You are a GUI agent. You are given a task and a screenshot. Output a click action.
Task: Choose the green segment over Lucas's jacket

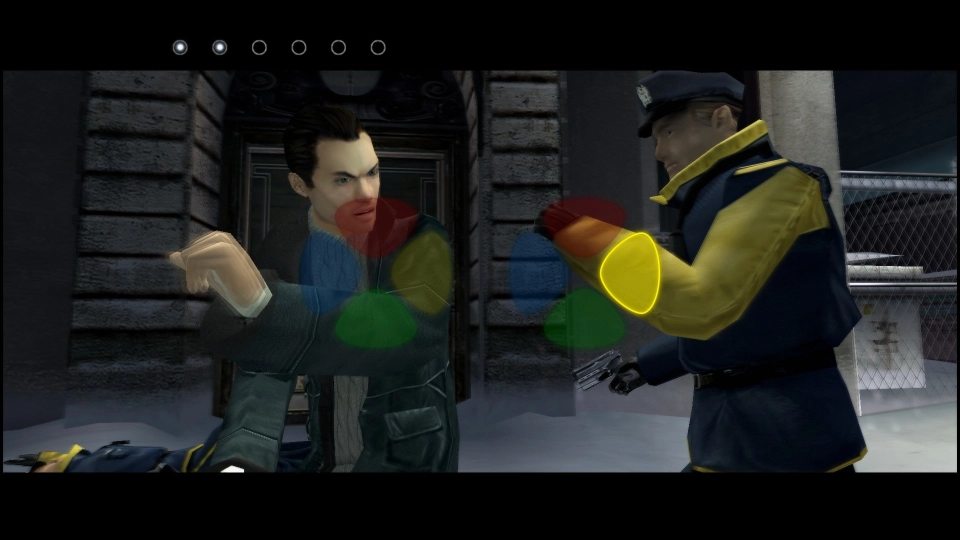[x=376, y=322]
